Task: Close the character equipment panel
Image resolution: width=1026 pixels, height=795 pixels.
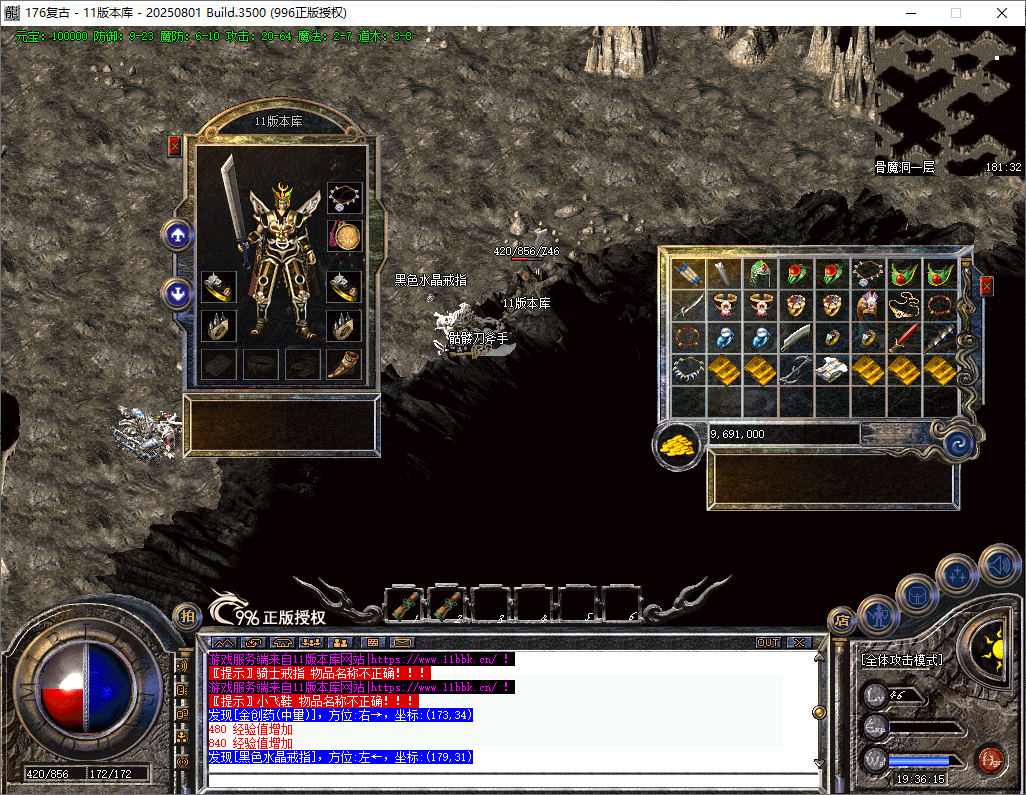Action: tap(175, 146)
